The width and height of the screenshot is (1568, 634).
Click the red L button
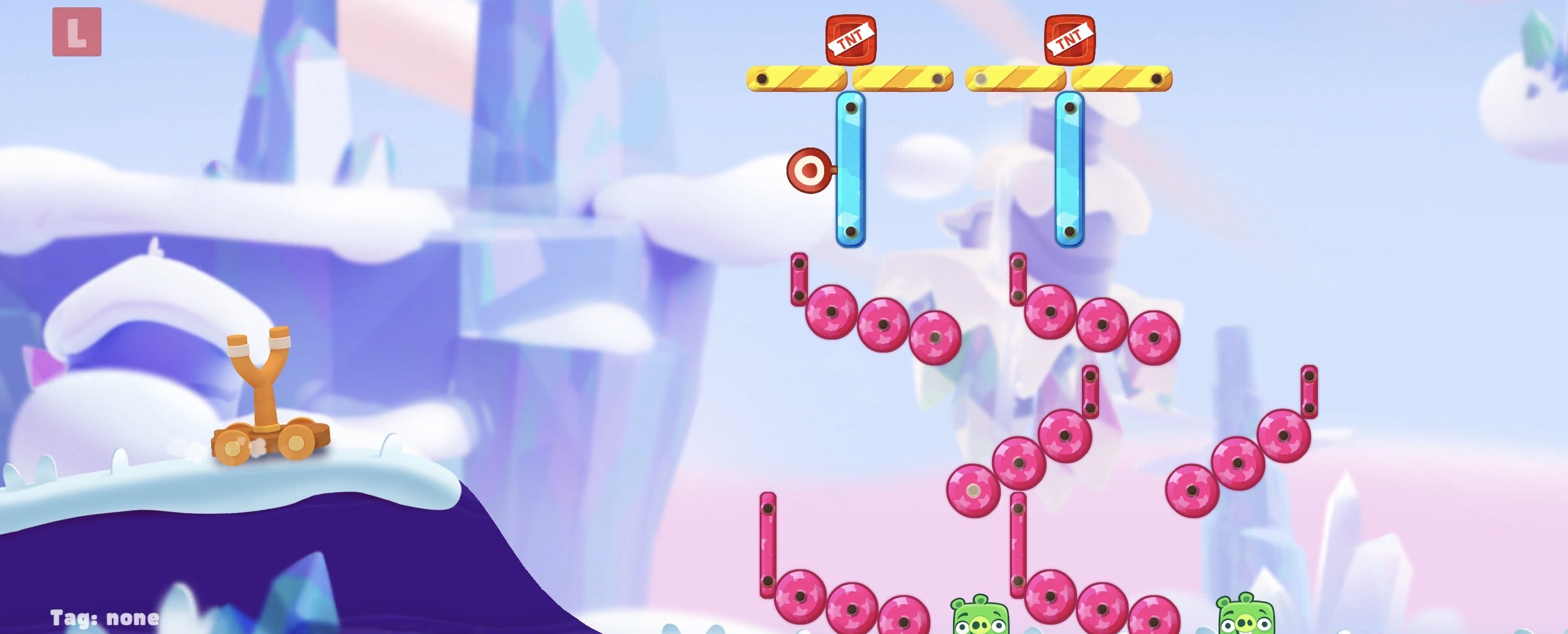click(x=77, y=32)
